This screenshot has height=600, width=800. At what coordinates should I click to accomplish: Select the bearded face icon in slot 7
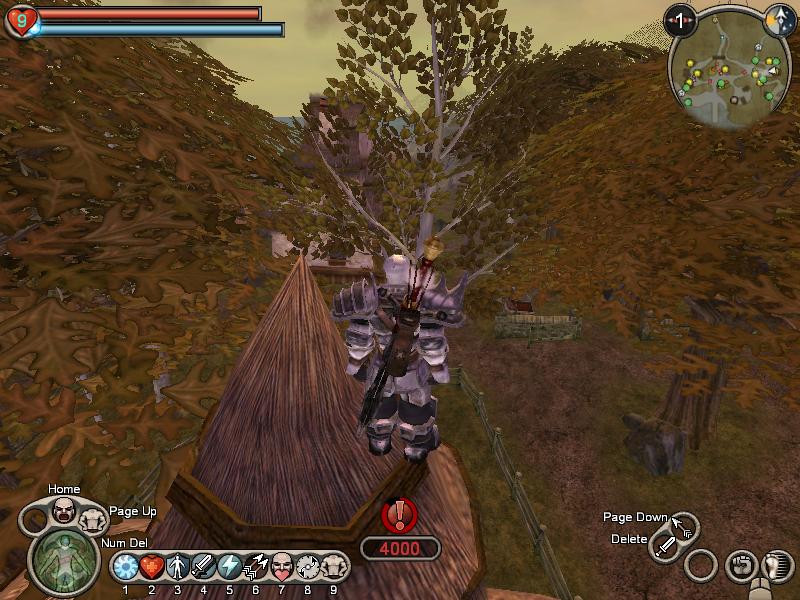tap(282, 567)
